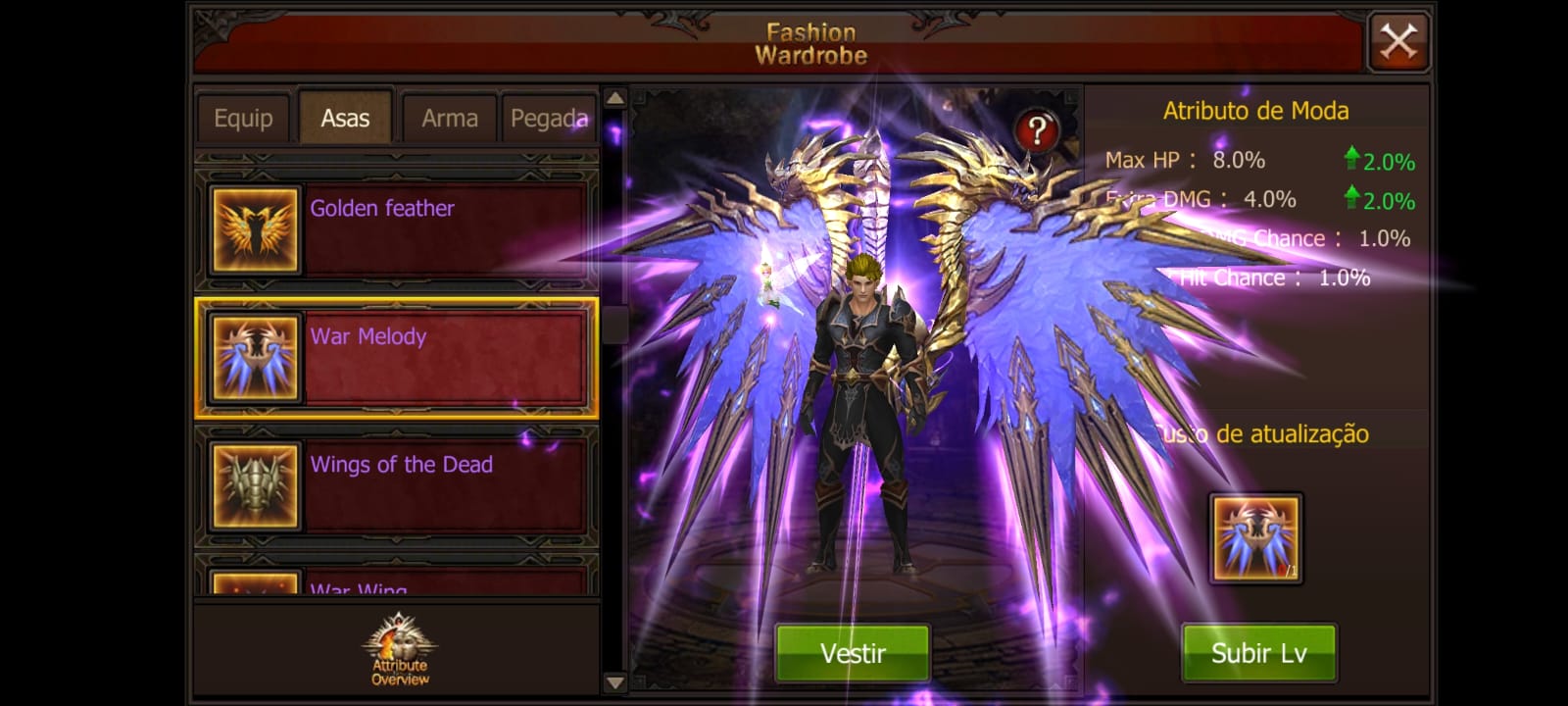The height and width of the screenshot is (706, 1568).
Task: Open the Asas wings tab
Action: pyautogui.click(x=345, y=119)
